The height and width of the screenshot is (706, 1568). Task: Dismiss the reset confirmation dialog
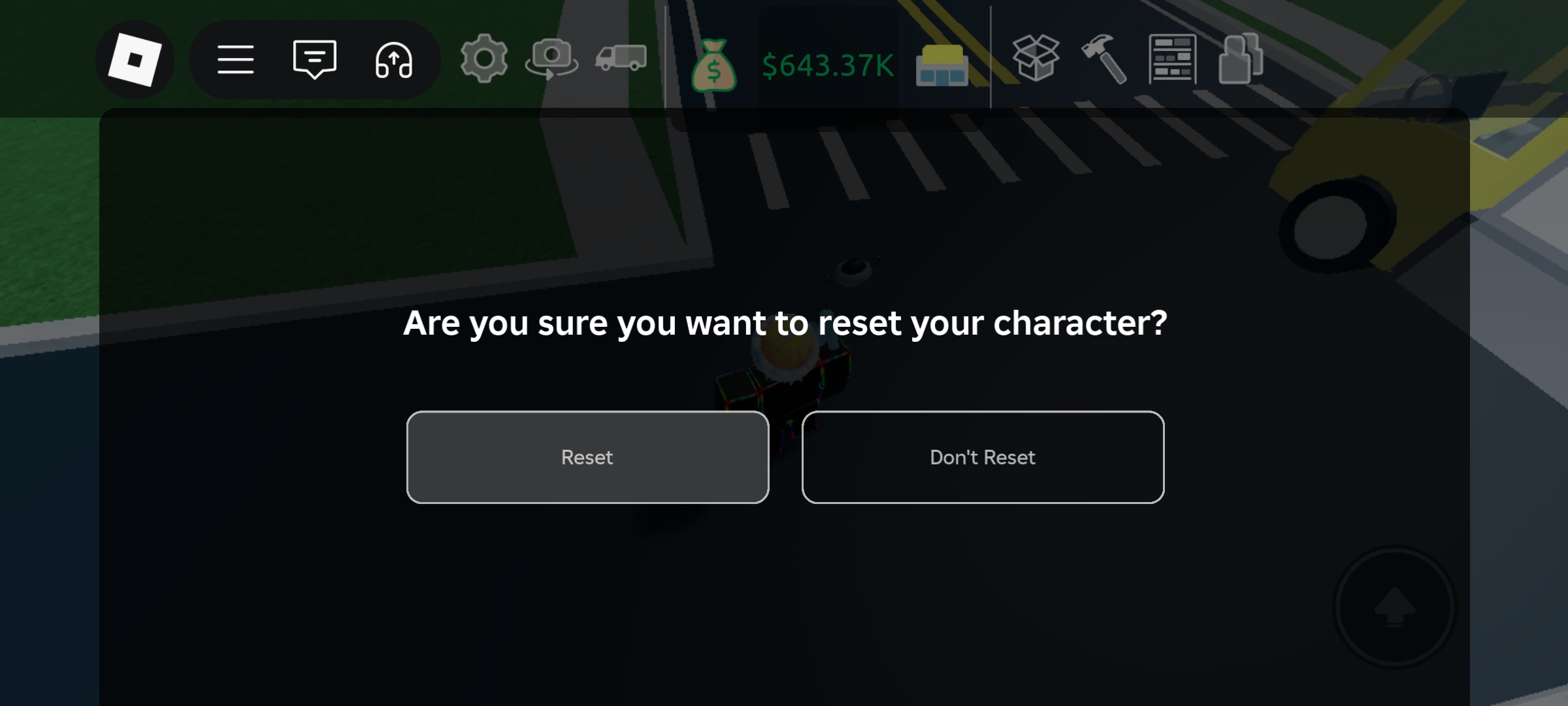pyautogui.click(x=982, y=458)
